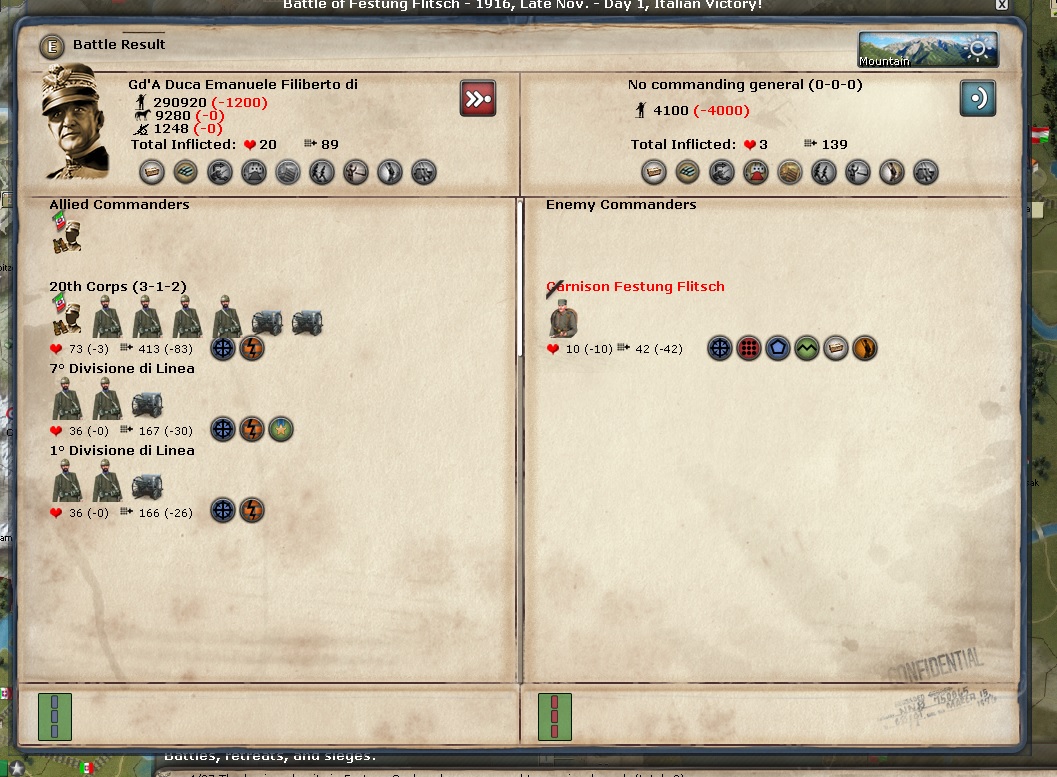Choose the green star ability in 7° Divisione
Image resolution: width=1057 pixels, height=777 pixels.
tap(281, 430)
